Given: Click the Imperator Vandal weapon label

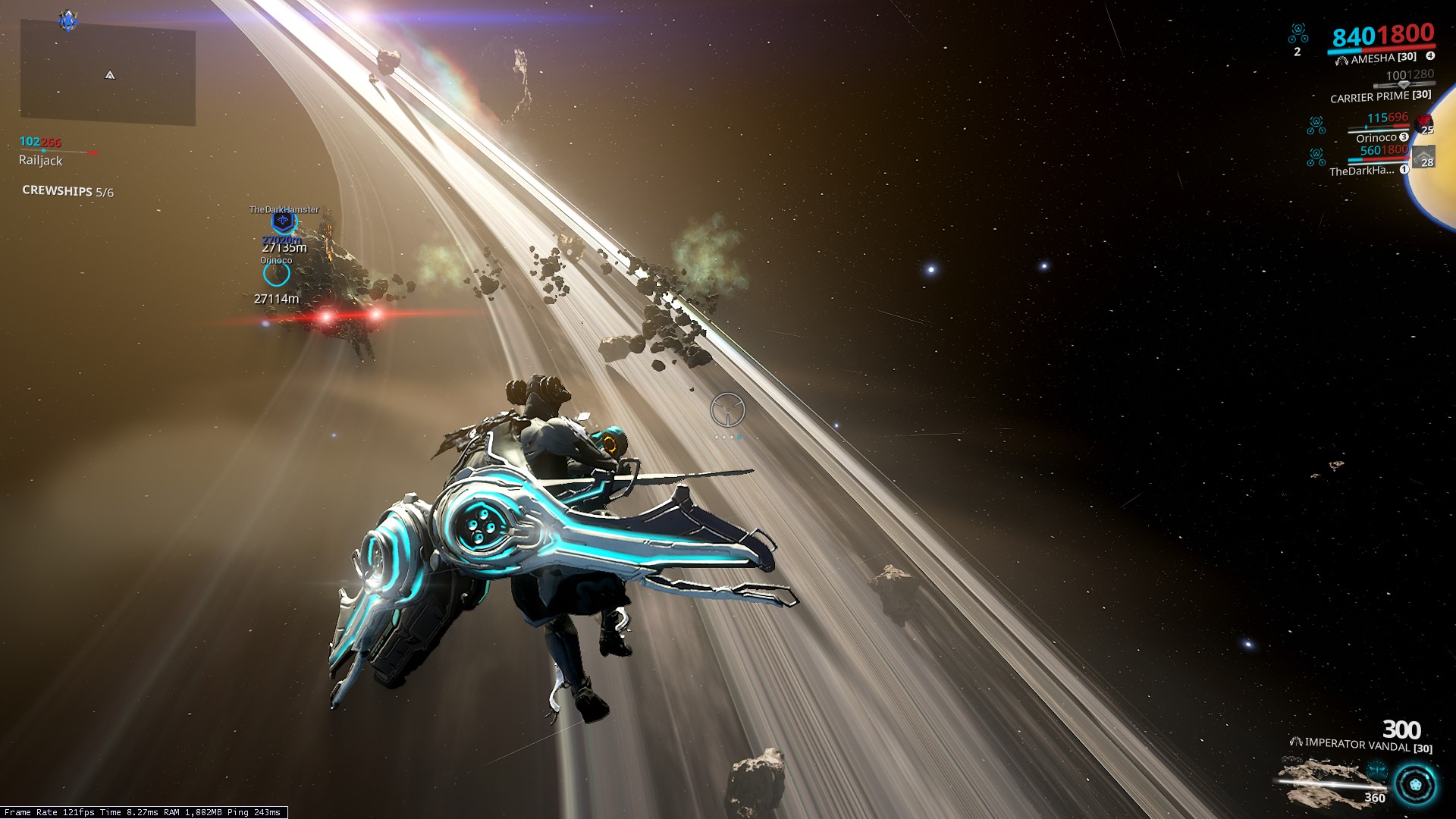Looking at the screenshot, I should pyautogui.click(x=1360, y=745).
